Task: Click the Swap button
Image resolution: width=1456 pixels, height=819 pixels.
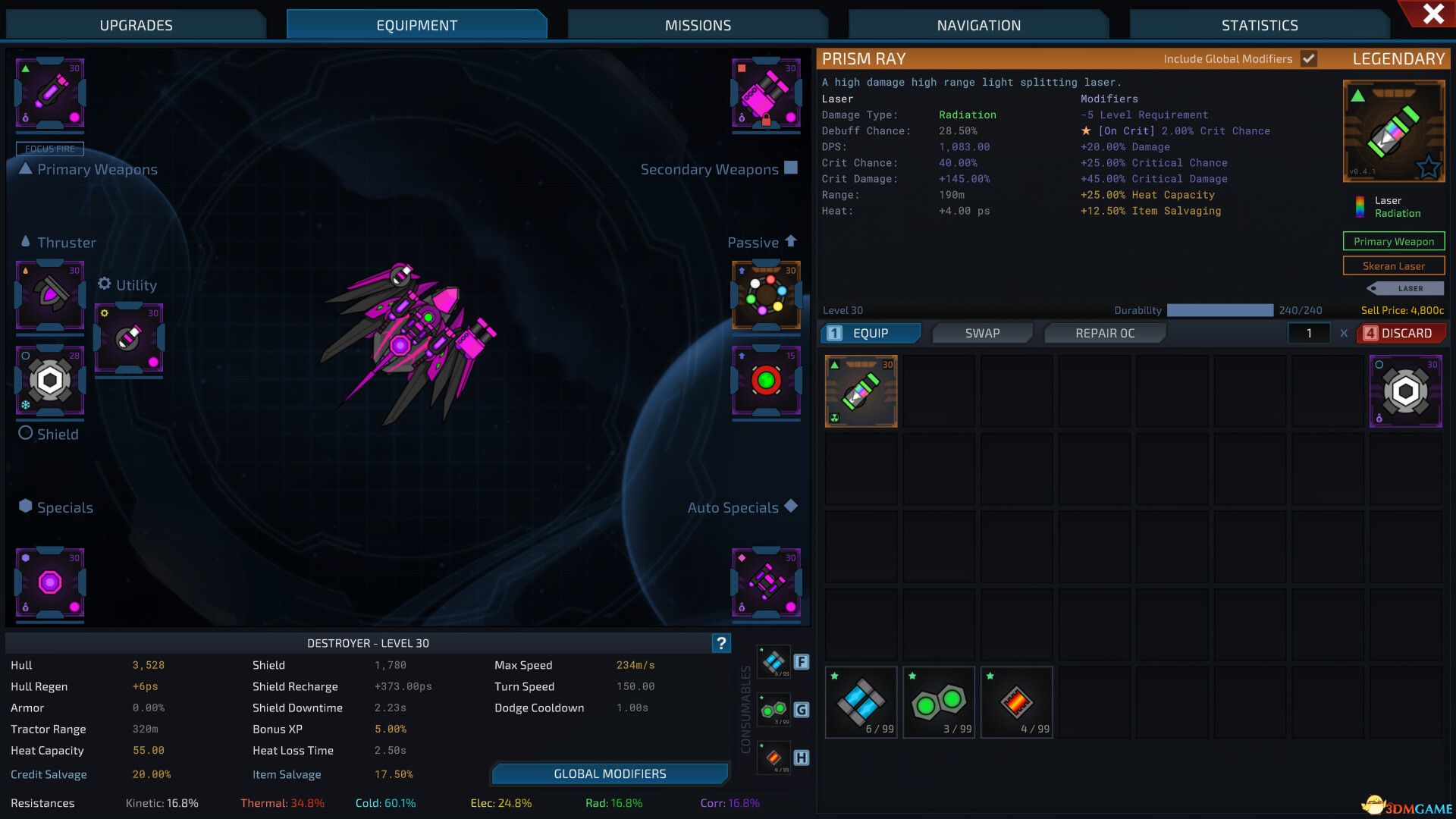Action: coord(982,333)
